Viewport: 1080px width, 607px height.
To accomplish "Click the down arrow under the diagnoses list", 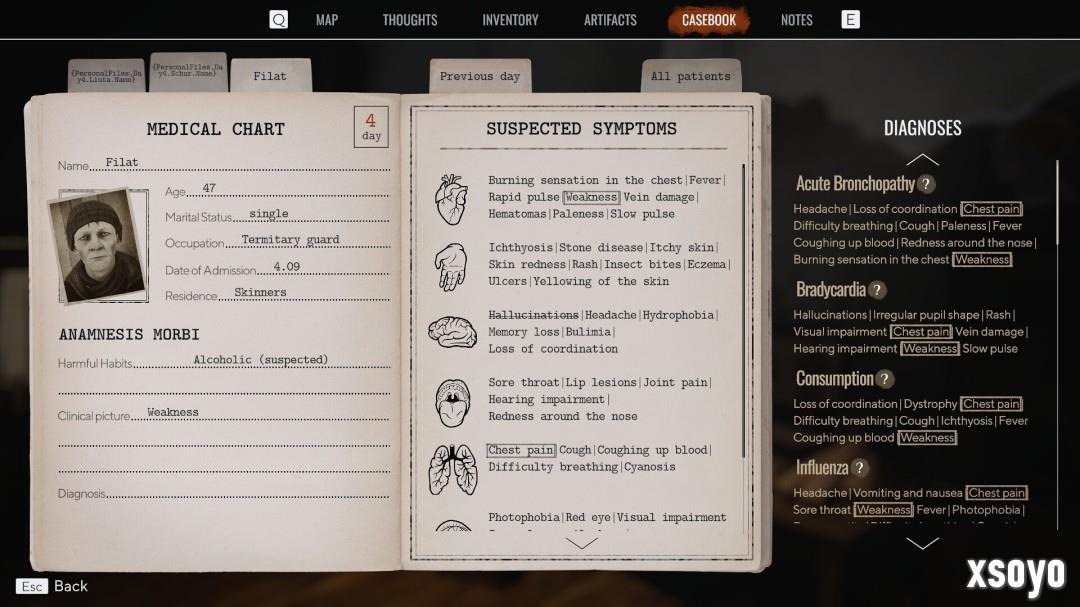I will [x=922, y=544].
